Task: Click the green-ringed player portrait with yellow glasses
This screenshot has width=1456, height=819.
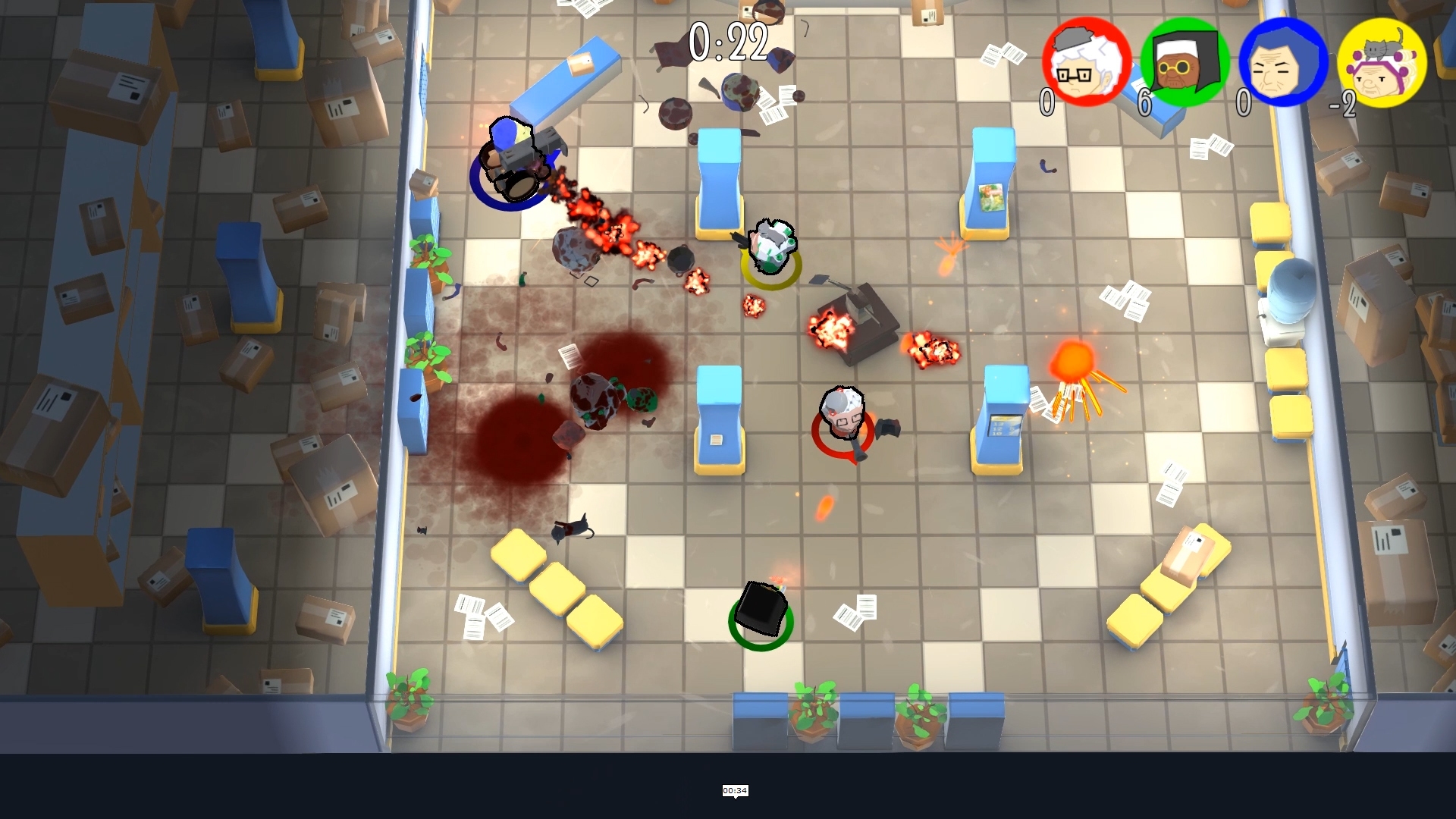Action: pos(1185,62)
